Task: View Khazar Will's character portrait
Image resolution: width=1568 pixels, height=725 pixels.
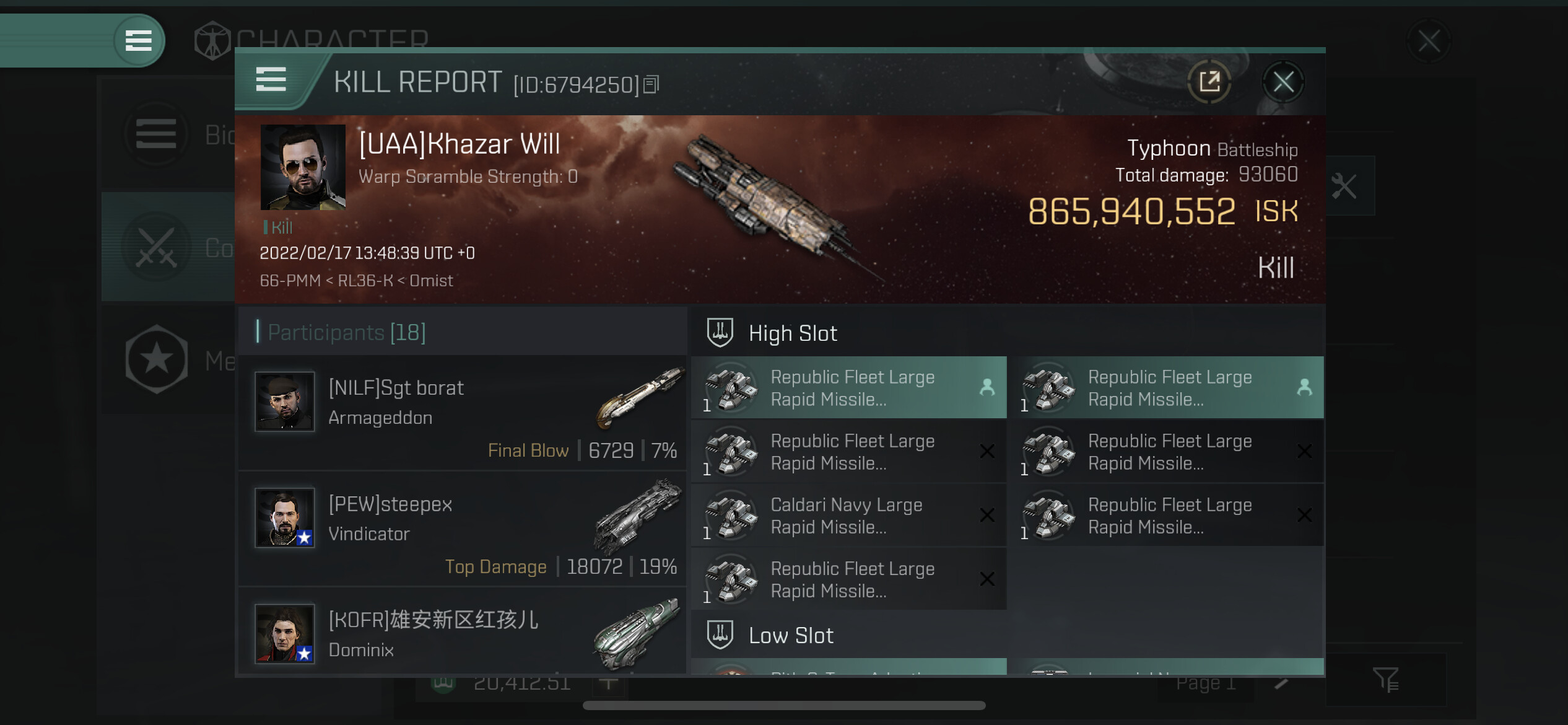Action: point(303,167)
